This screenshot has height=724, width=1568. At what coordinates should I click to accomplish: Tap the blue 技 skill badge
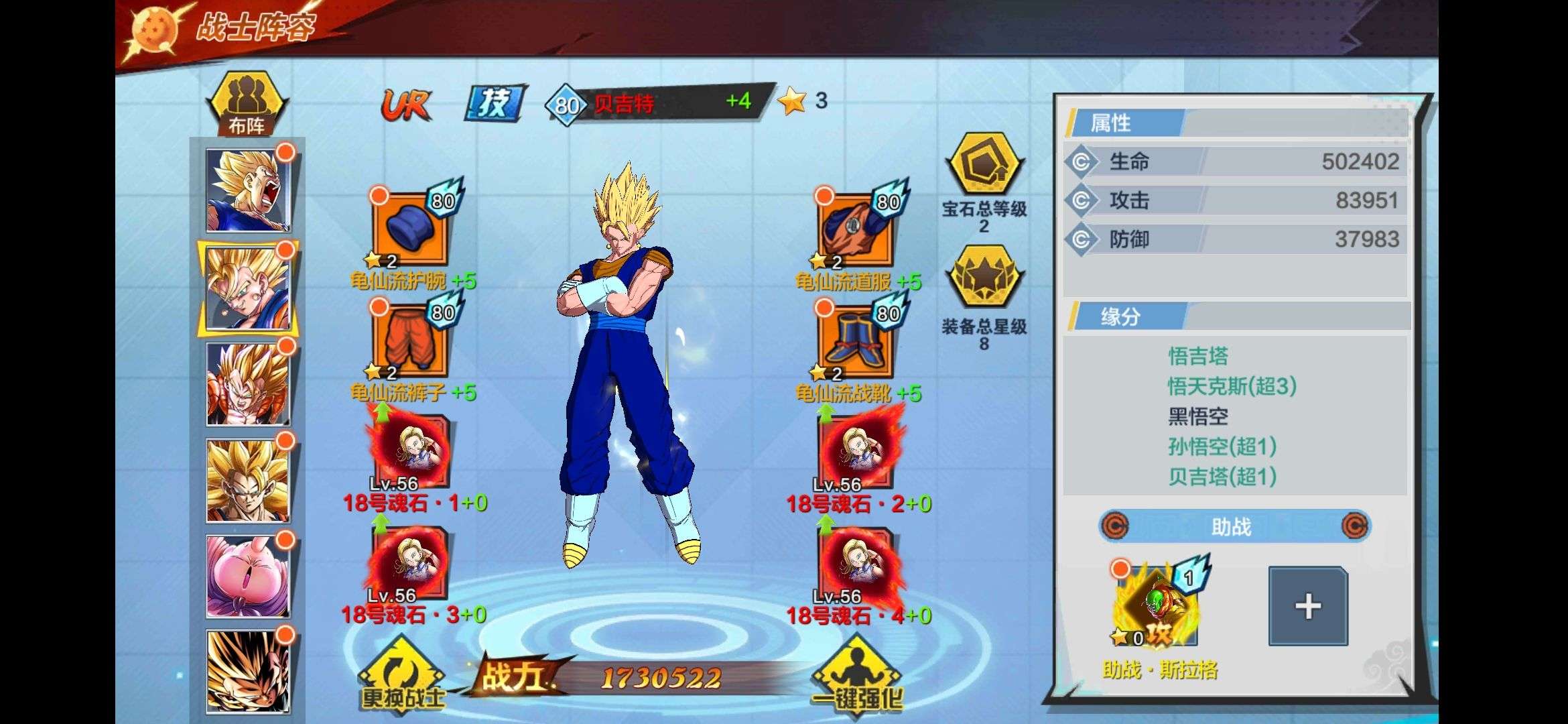click(x=495, y=103)
